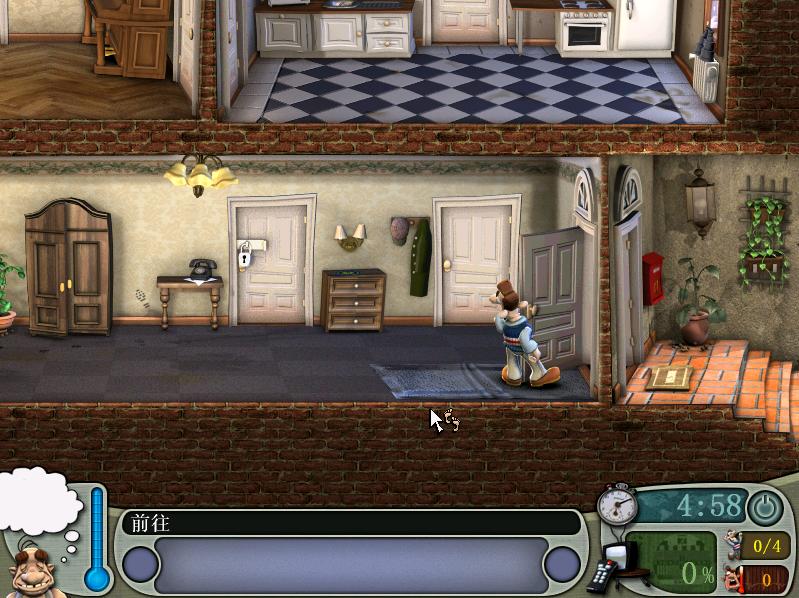This screenshot has height=598, width=799.
Task: Click the green power button beside the timer
Action: point(765,507)
